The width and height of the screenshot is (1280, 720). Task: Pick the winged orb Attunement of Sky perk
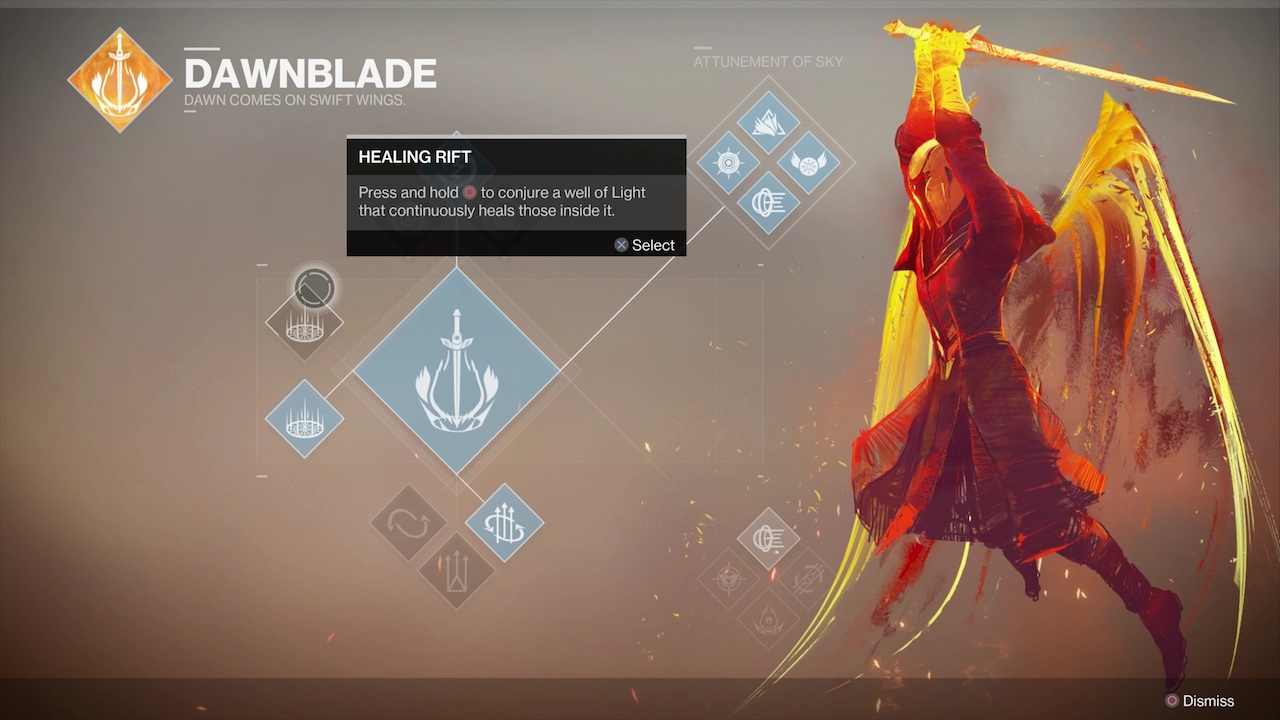coord(808,163)
